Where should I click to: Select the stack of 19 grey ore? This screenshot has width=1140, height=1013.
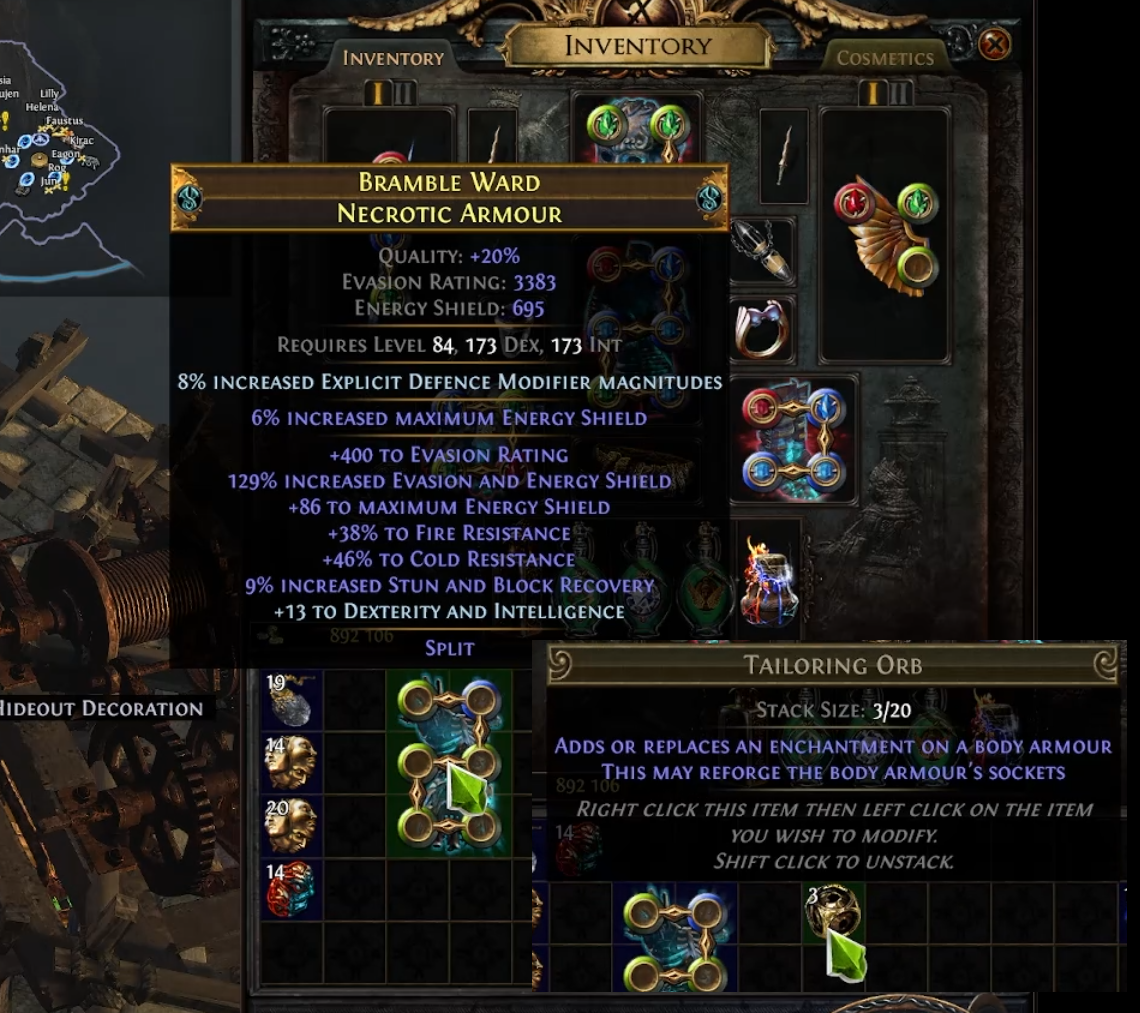[x=291, y=699]
